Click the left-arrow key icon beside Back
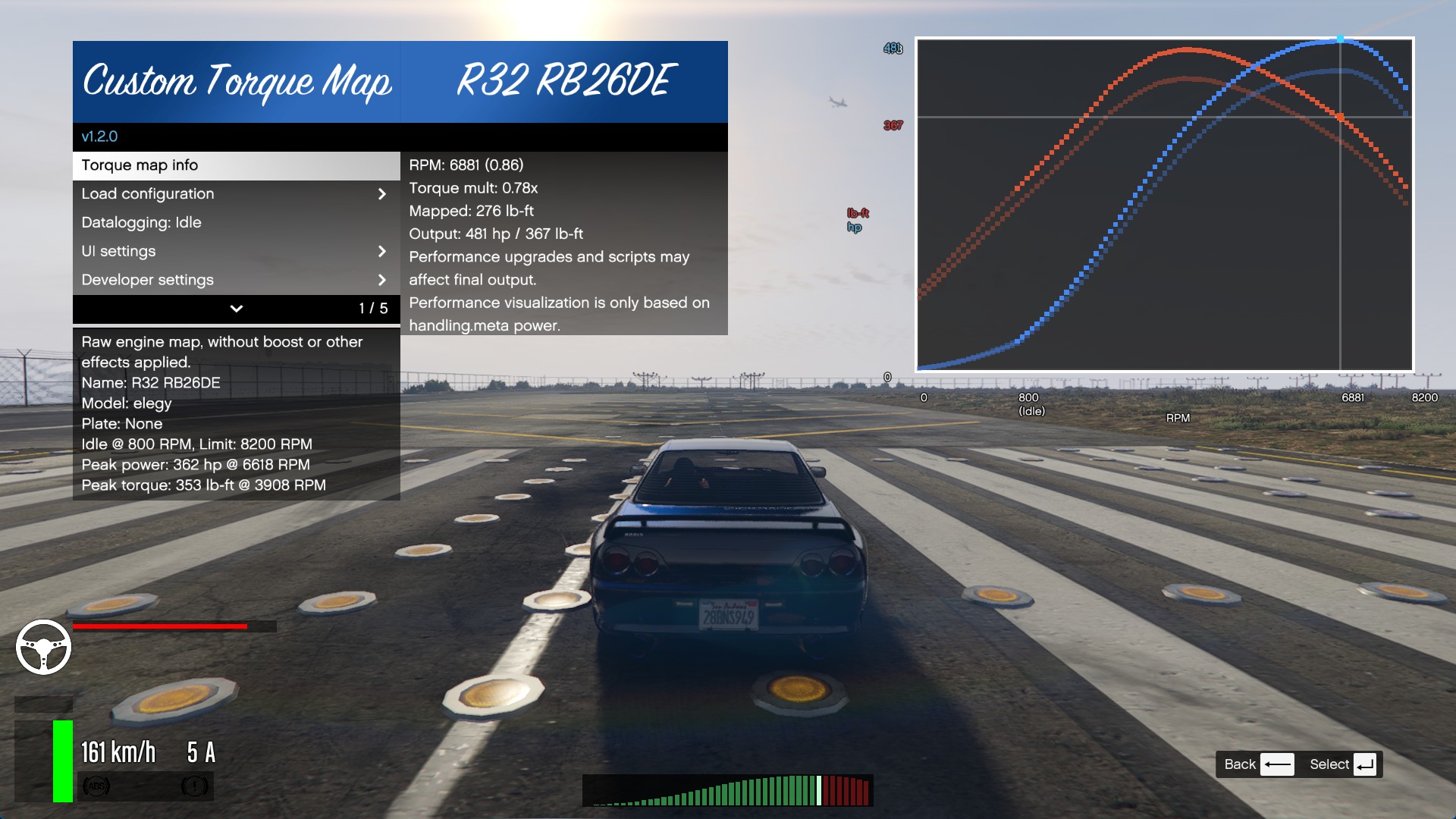 [x=1279, y=764]
